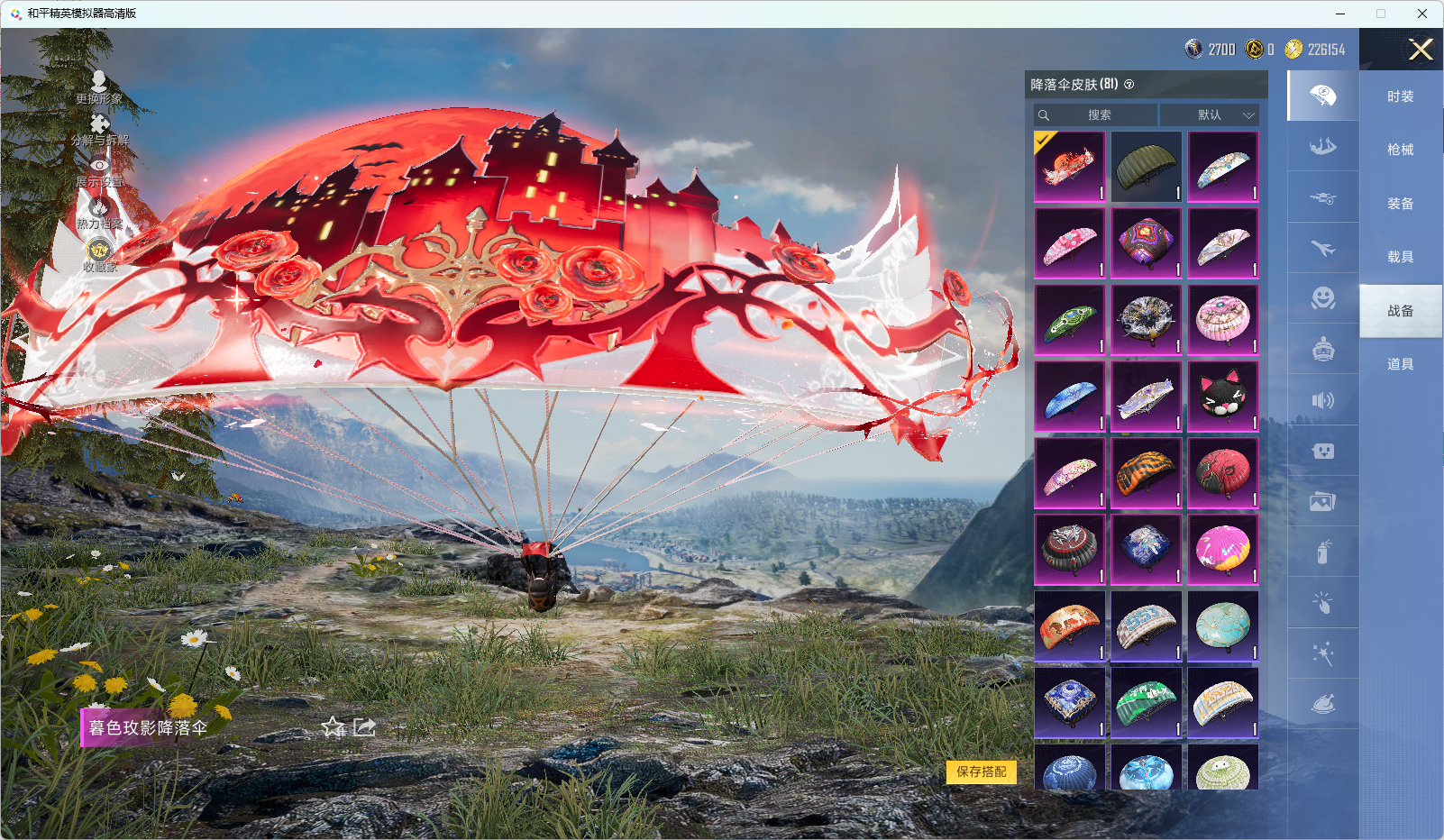Open the 默认 sort dropdown
The height and width of the screenshot is (840, 1444).
(x=1209, y=115)
